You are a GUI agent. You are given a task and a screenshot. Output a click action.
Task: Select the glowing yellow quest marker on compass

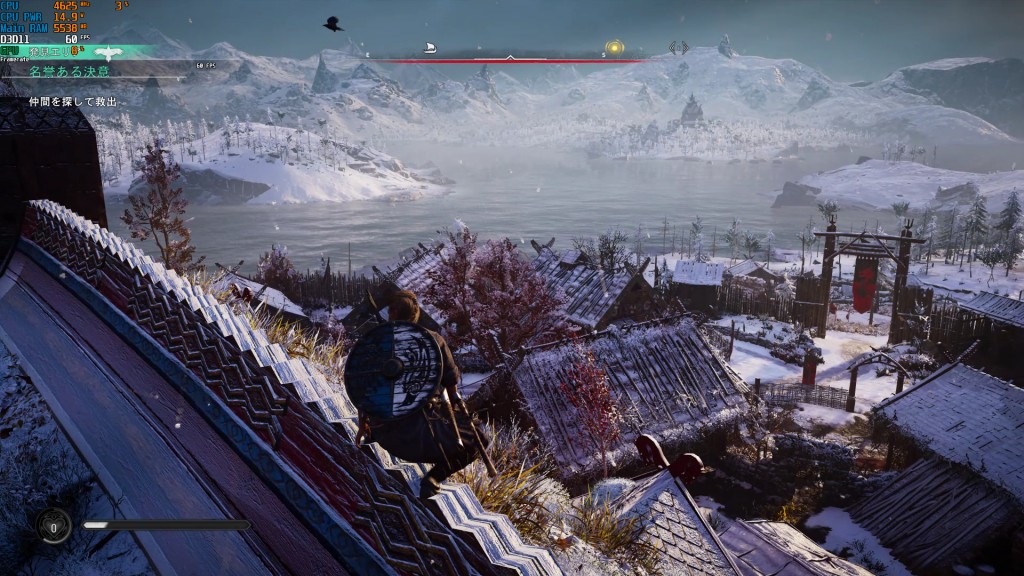pos(614,47)
